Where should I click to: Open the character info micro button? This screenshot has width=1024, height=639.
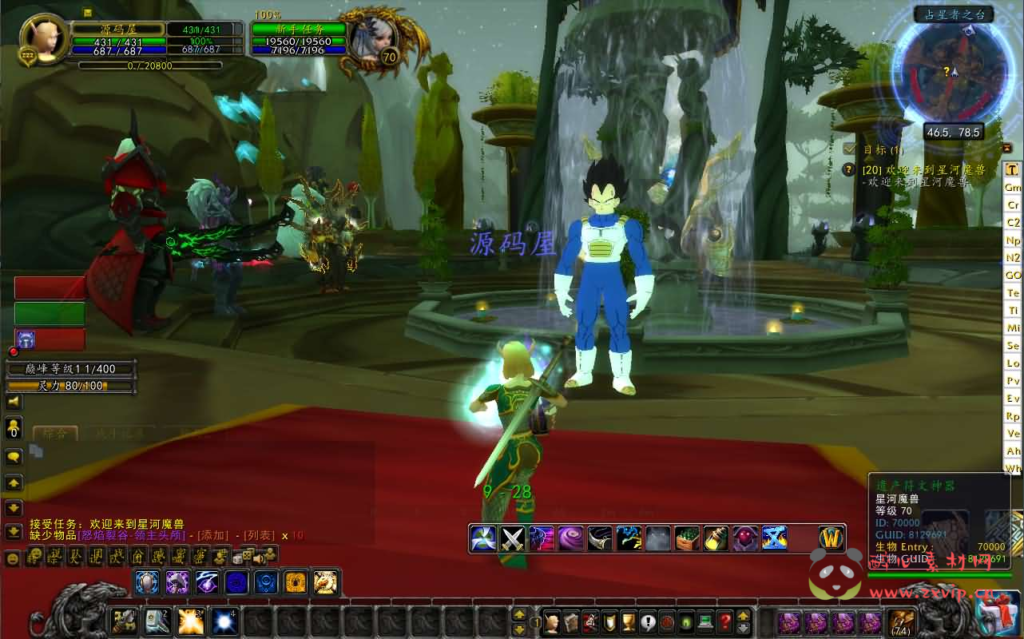551,621
